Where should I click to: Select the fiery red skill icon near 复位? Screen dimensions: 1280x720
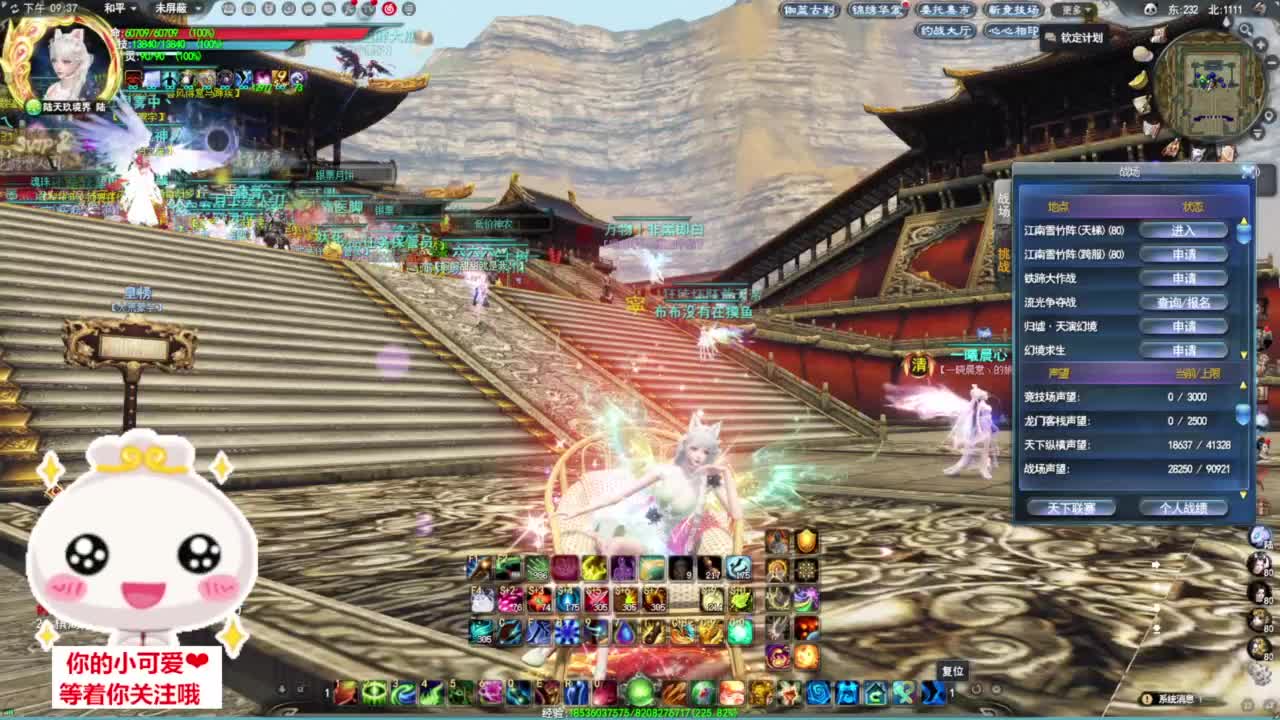click(806, 658)
